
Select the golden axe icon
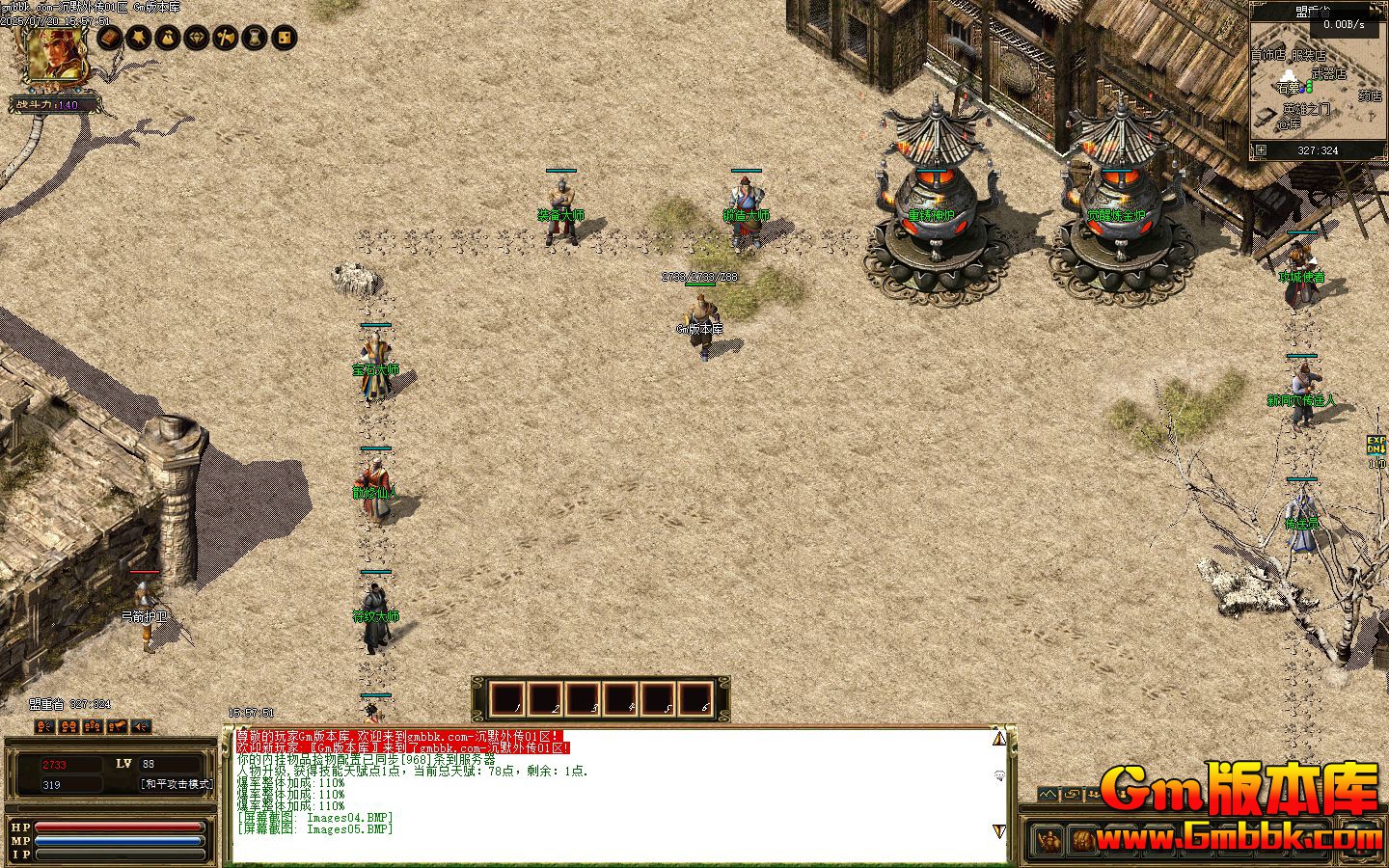226,38
